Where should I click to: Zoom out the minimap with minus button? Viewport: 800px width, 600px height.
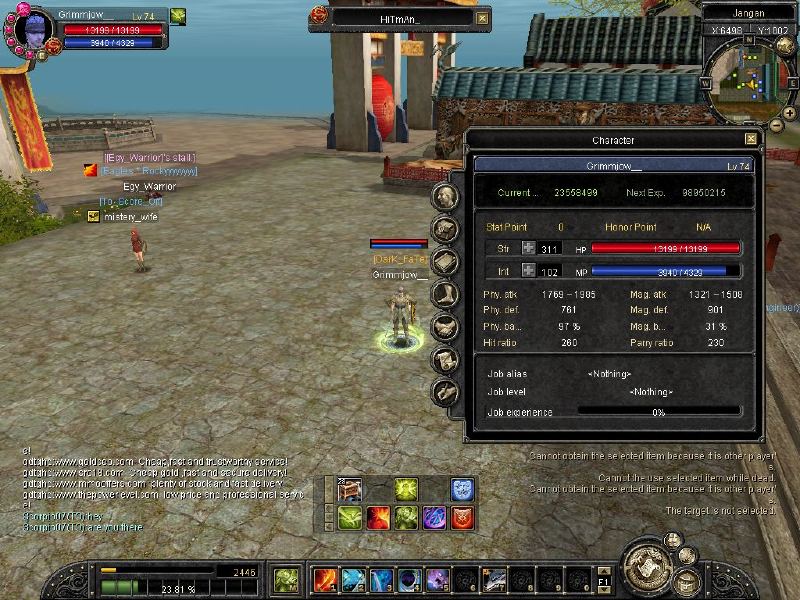pos(776,127)
